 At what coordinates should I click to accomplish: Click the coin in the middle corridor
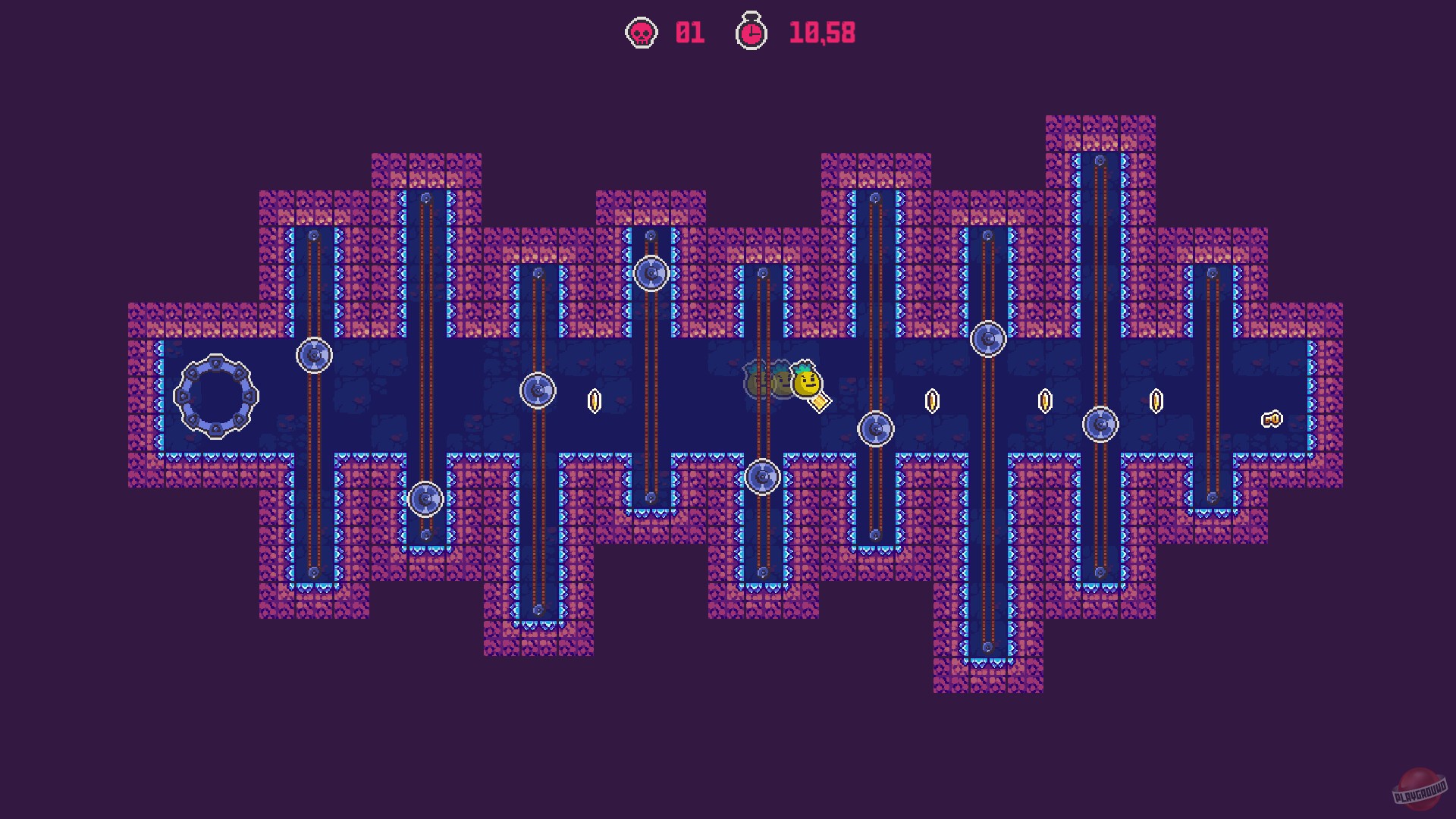tap(932, 400)
